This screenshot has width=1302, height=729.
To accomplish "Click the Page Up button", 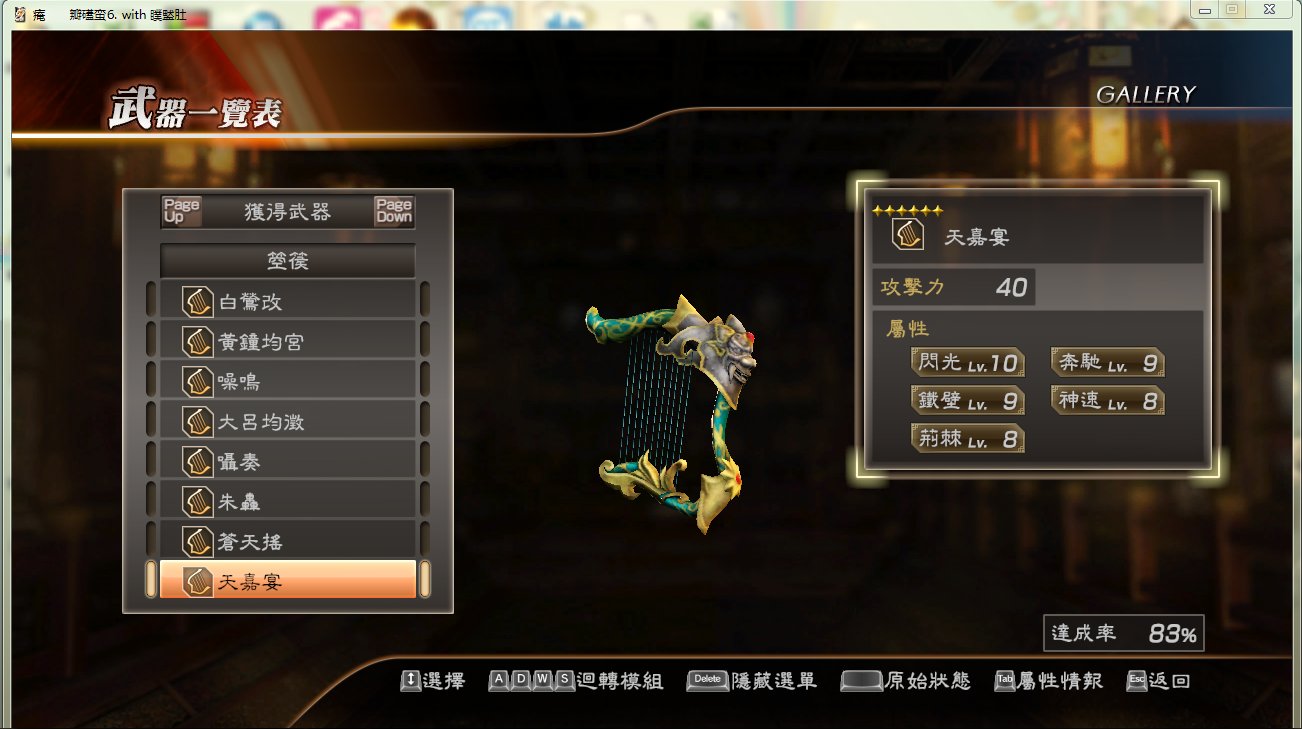I will click(x=180, y=211).
